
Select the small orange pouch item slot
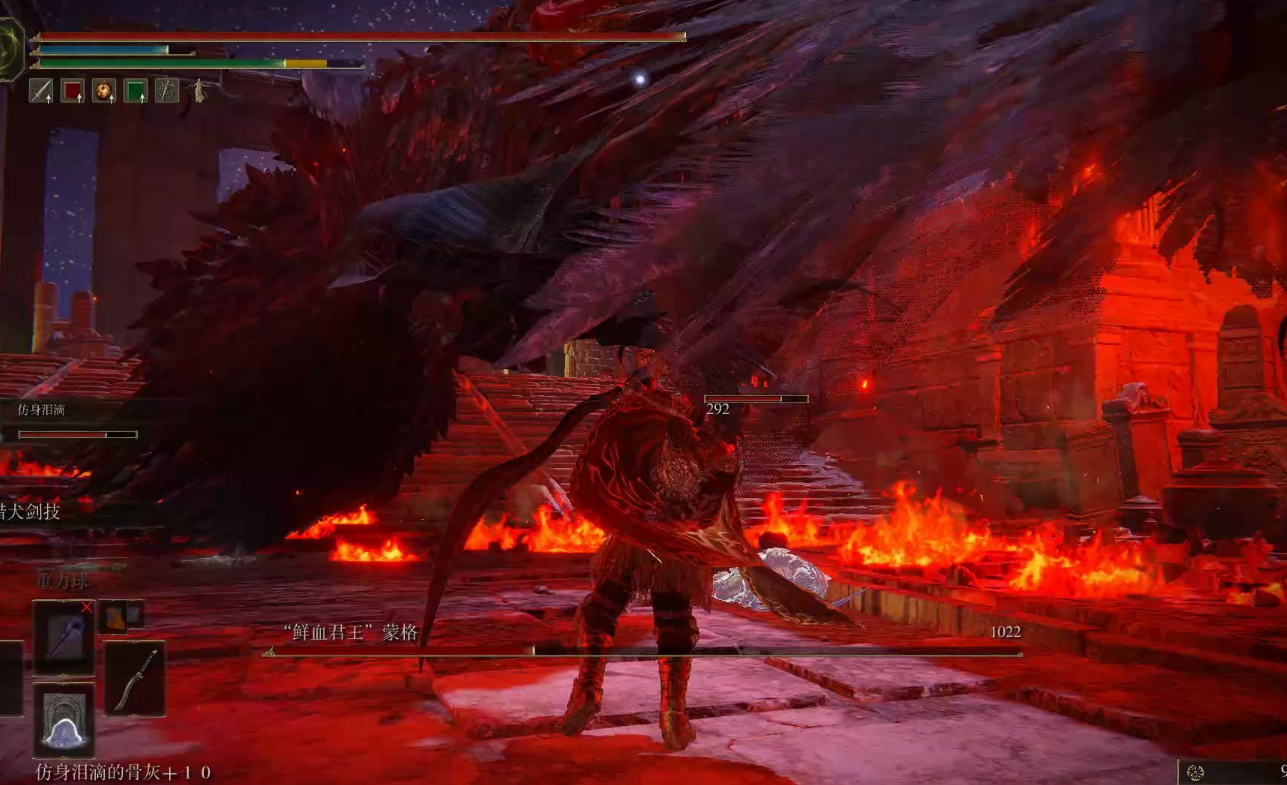click(x=113, y=617)
